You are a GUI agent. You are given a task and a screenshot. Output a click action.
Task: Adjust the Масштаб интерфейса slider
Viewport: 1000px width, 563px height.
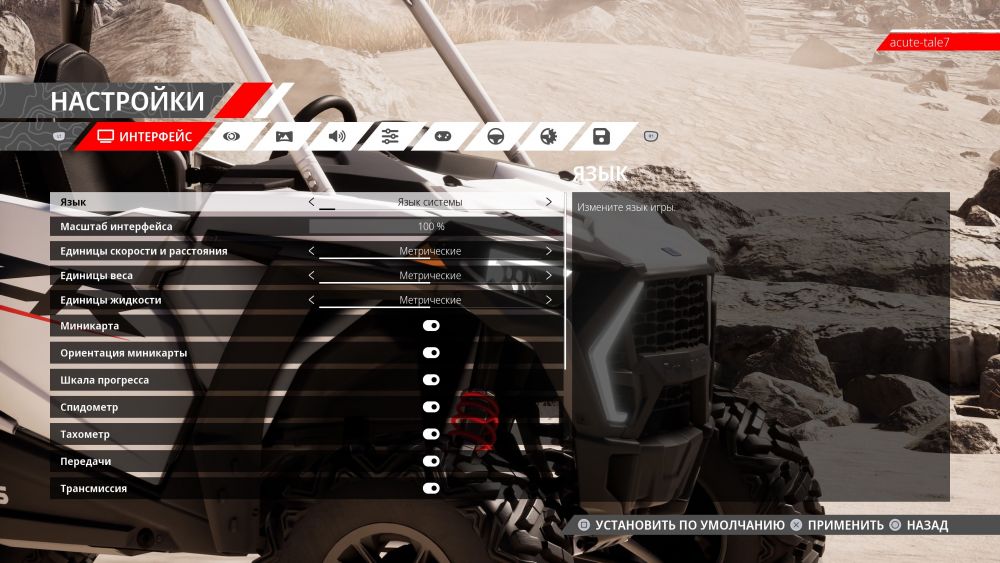click(x=431, y=227)
